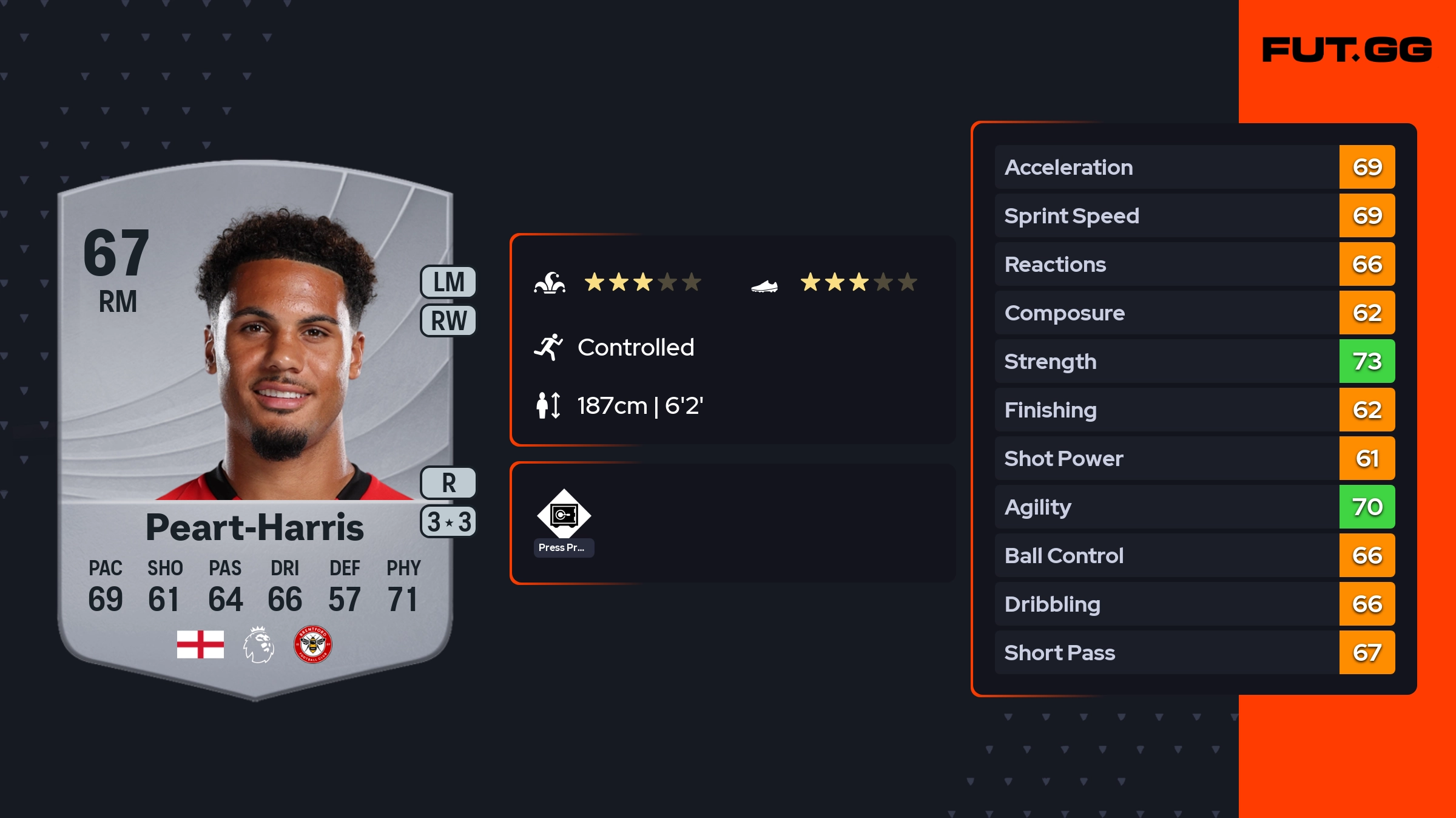1456x818 pixels.
Task: Open the FUT.GG logo link
Action: click(x=1347, y=50)
